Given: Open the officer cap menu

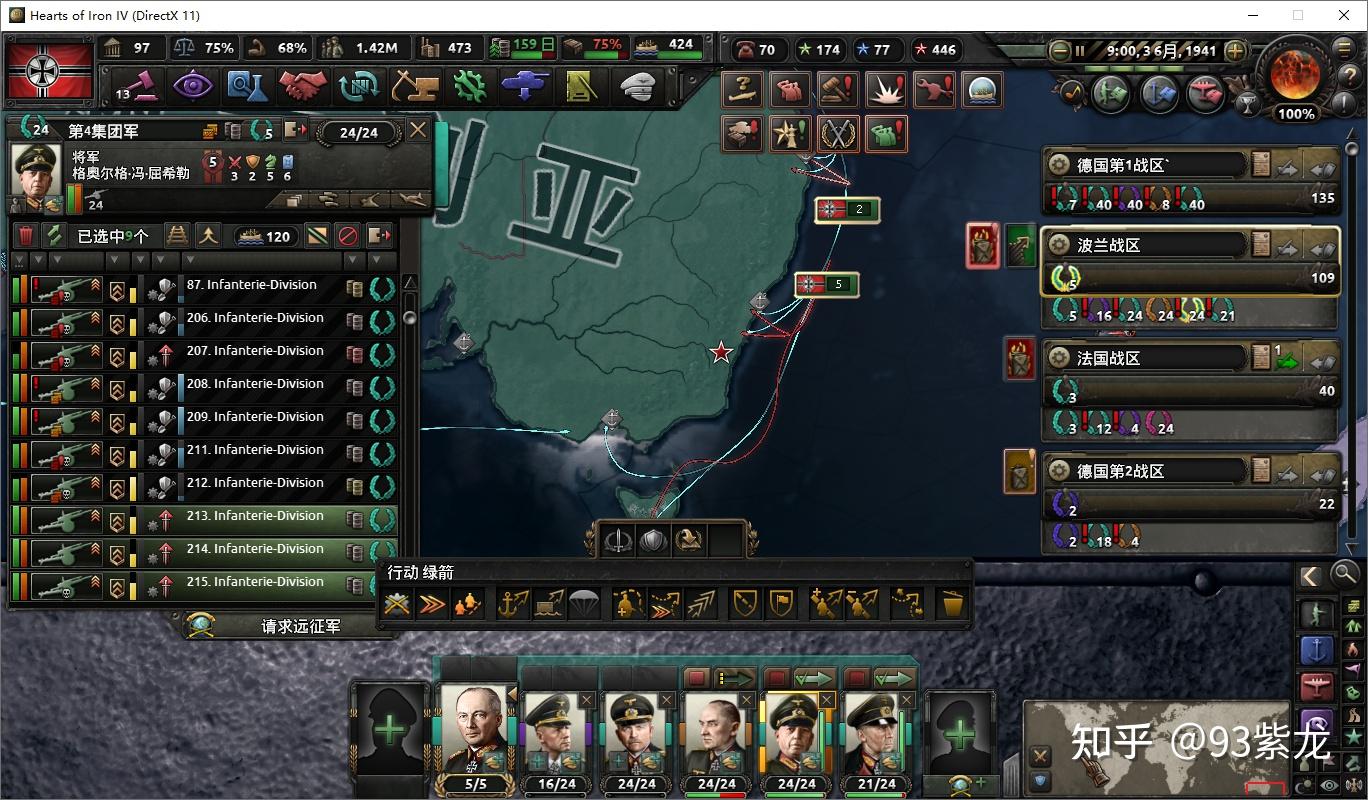Looking at the screenshot, I should pyautogui.click(x=637, y=86).
